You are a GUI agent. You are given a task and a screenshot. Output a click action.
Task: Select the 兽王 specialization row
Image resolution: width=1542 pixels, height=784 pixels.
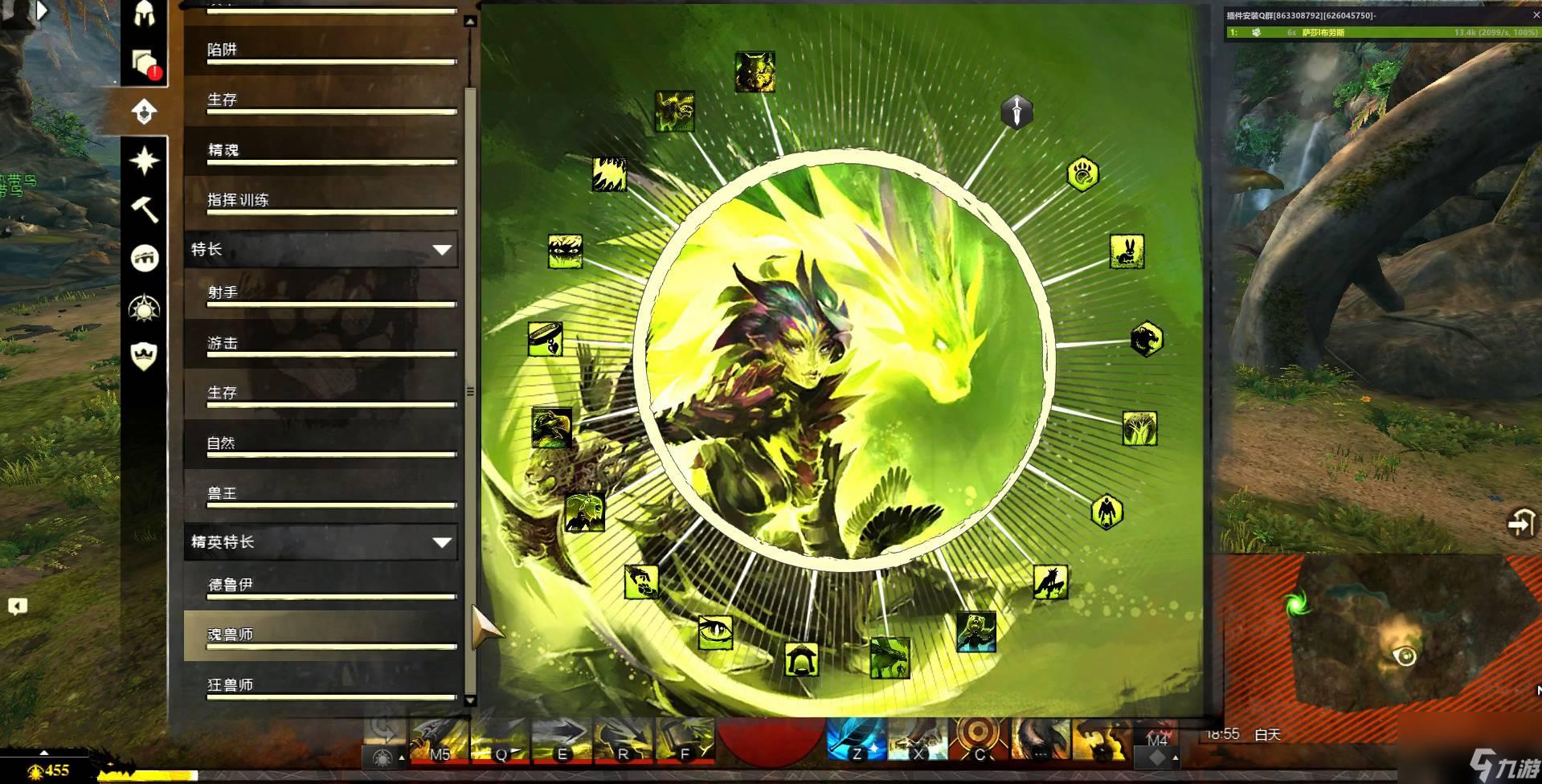321,493
